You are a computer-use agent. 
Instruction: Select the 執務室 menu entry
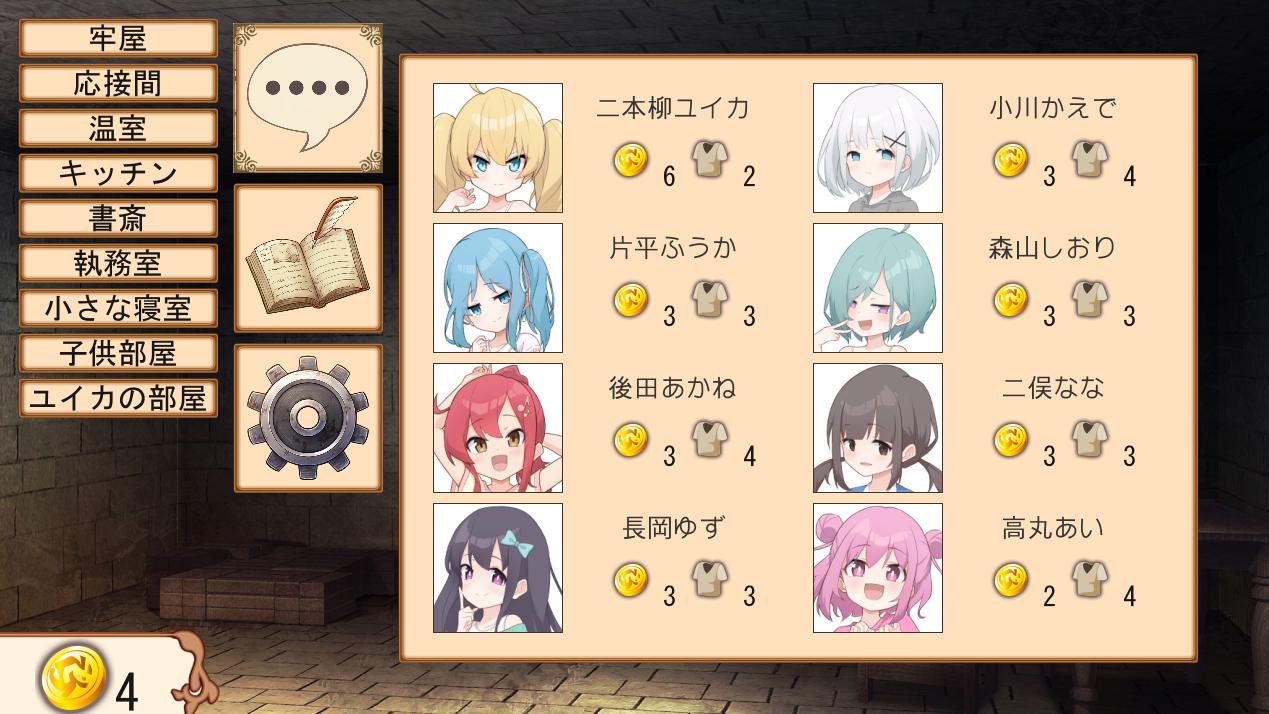point(118,264)
